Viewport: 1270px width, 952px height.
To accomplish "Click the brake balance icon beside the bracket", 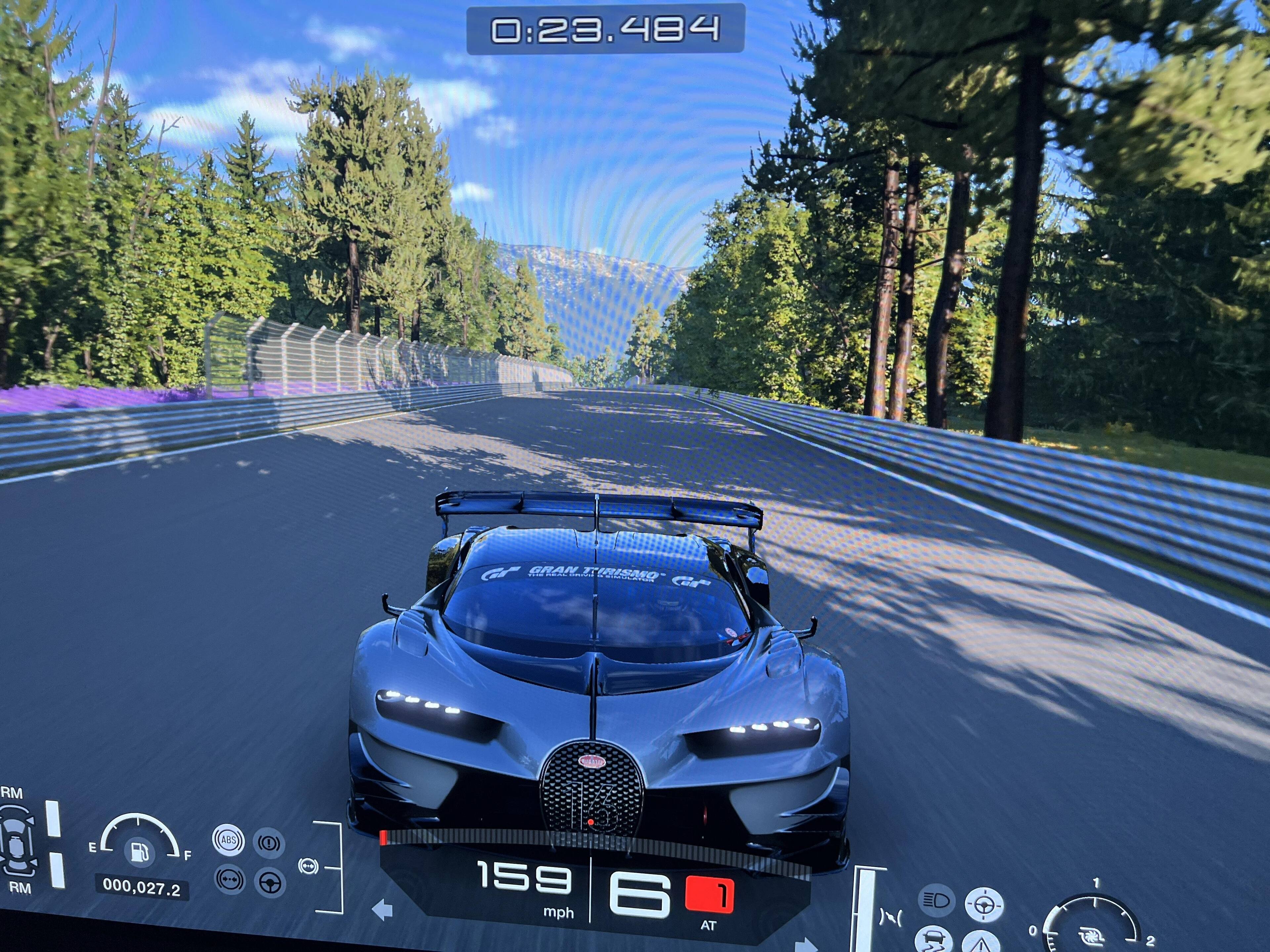I will (308, 866).
